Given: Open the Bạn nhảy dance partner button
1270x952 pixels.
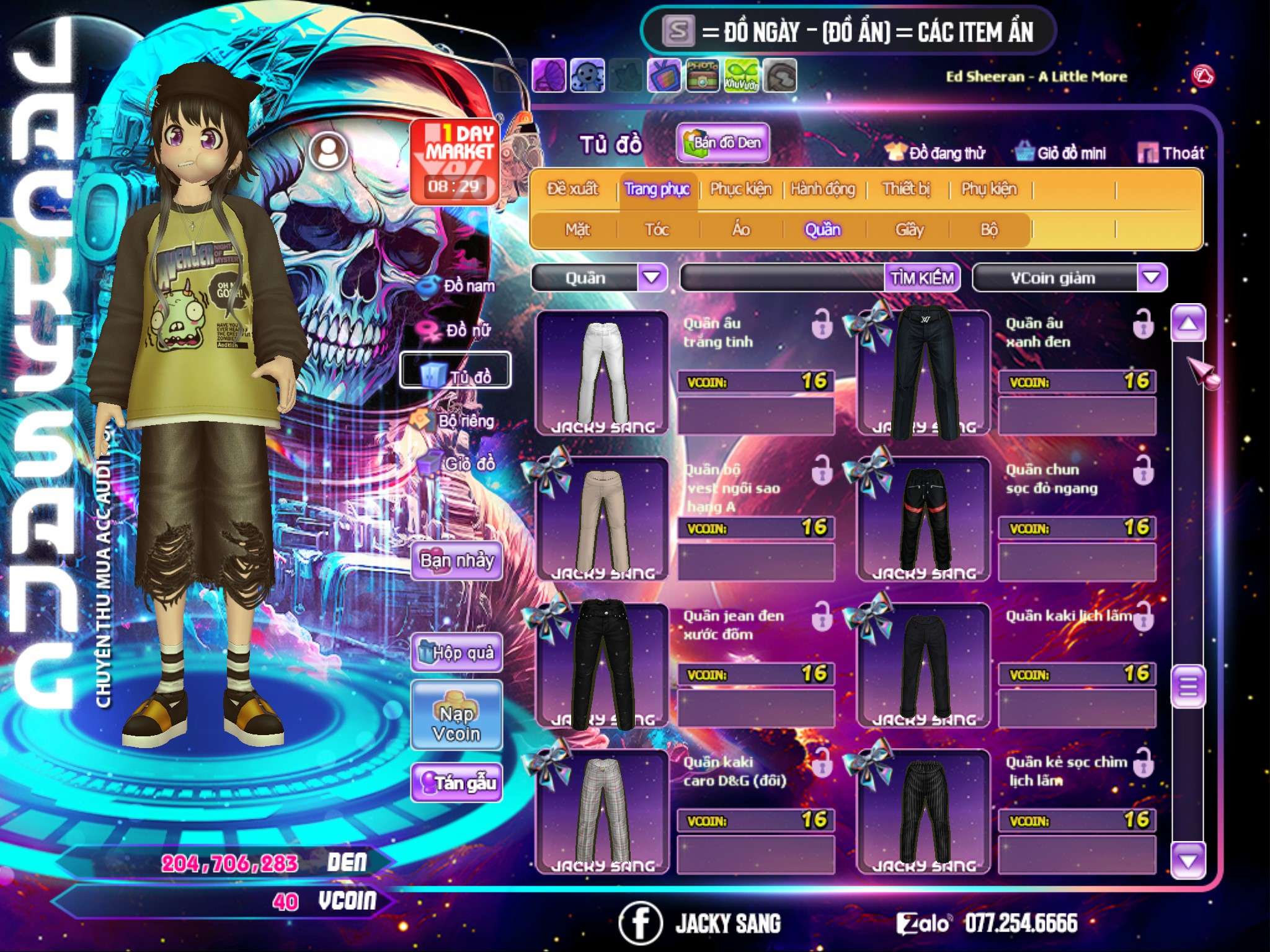Looking at the screenshot, I should coord(457,561).
